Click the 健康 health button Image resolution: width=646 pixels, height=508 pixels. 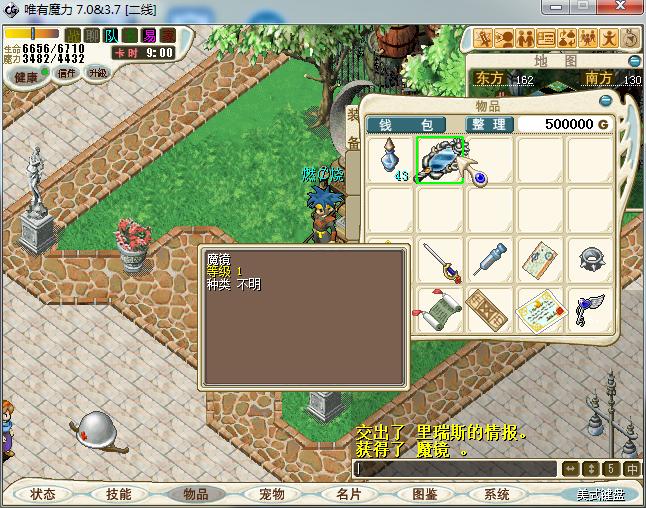[x=25, y=76]
